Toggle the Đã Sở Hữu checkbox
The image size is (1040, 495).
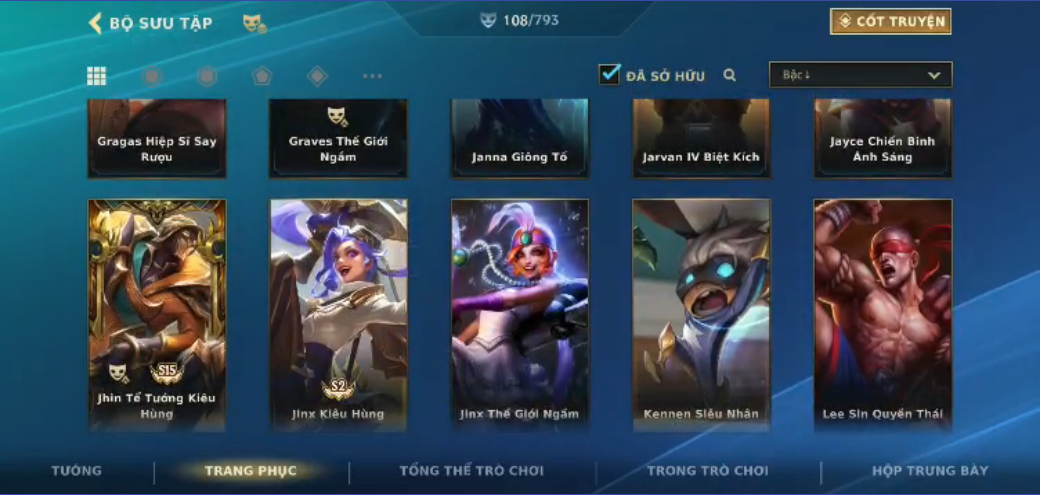click(610, 74)
